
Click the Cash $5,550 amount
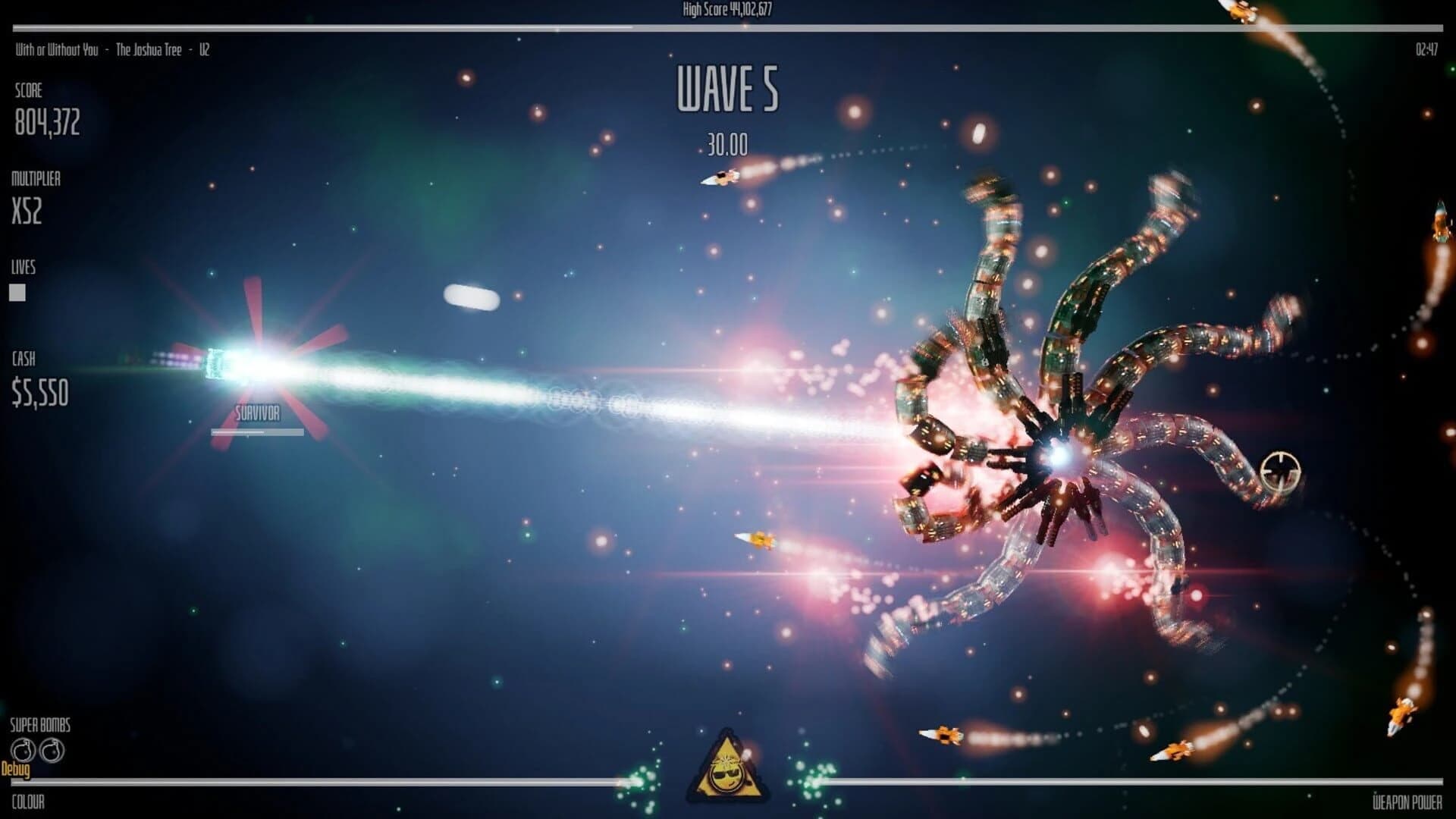(x=39, y=393)
